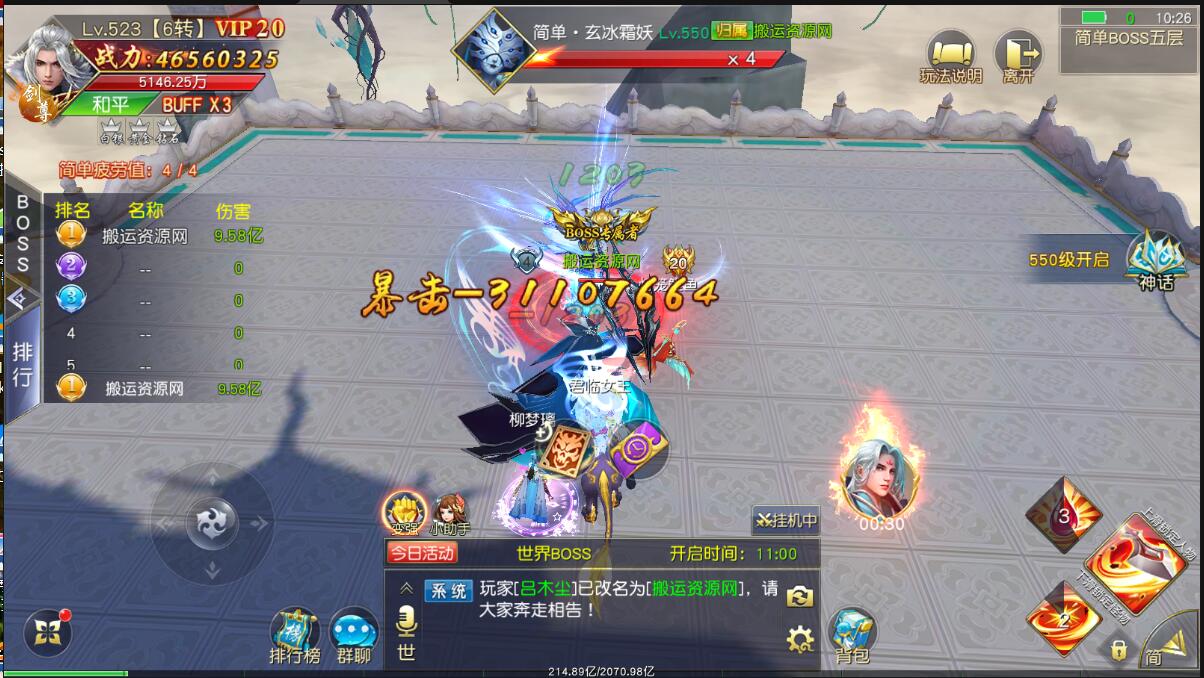Open the 神话 mythic boss icon

[x=1155, y=261]
